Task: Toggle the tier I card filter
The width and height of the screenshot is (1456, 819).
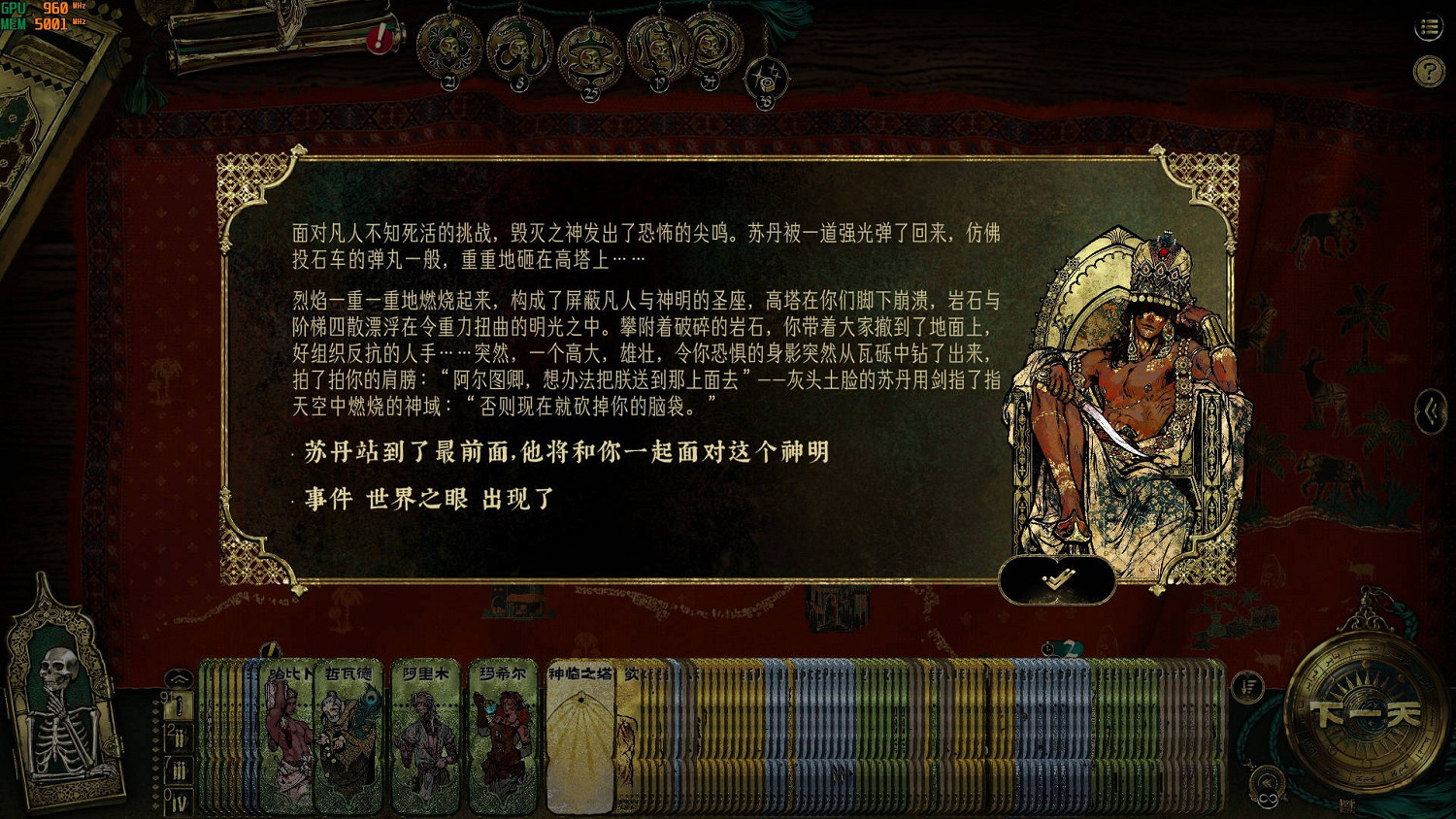Action: pyautogui.click(x=179, y=707)
